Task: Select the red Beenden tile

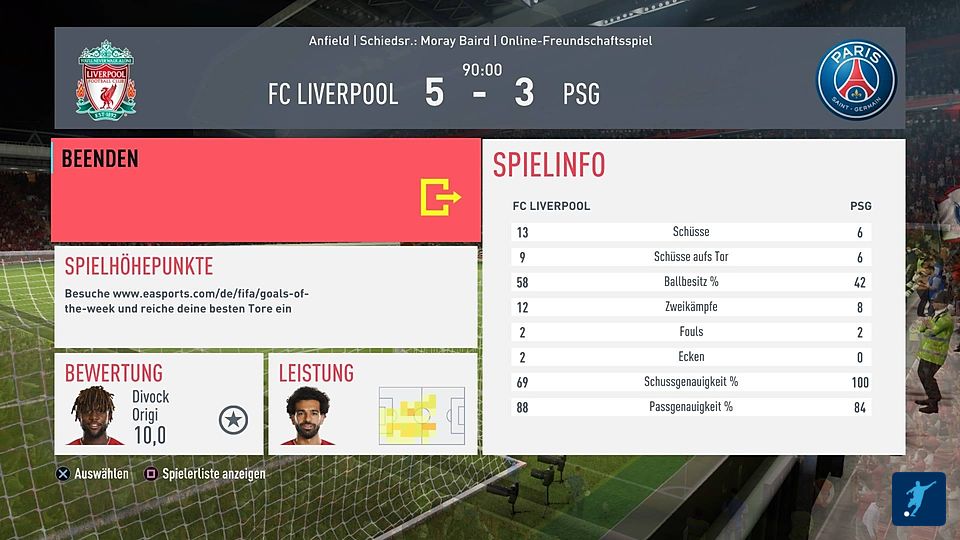Action: pyautogui.click(x=265, y=190)
